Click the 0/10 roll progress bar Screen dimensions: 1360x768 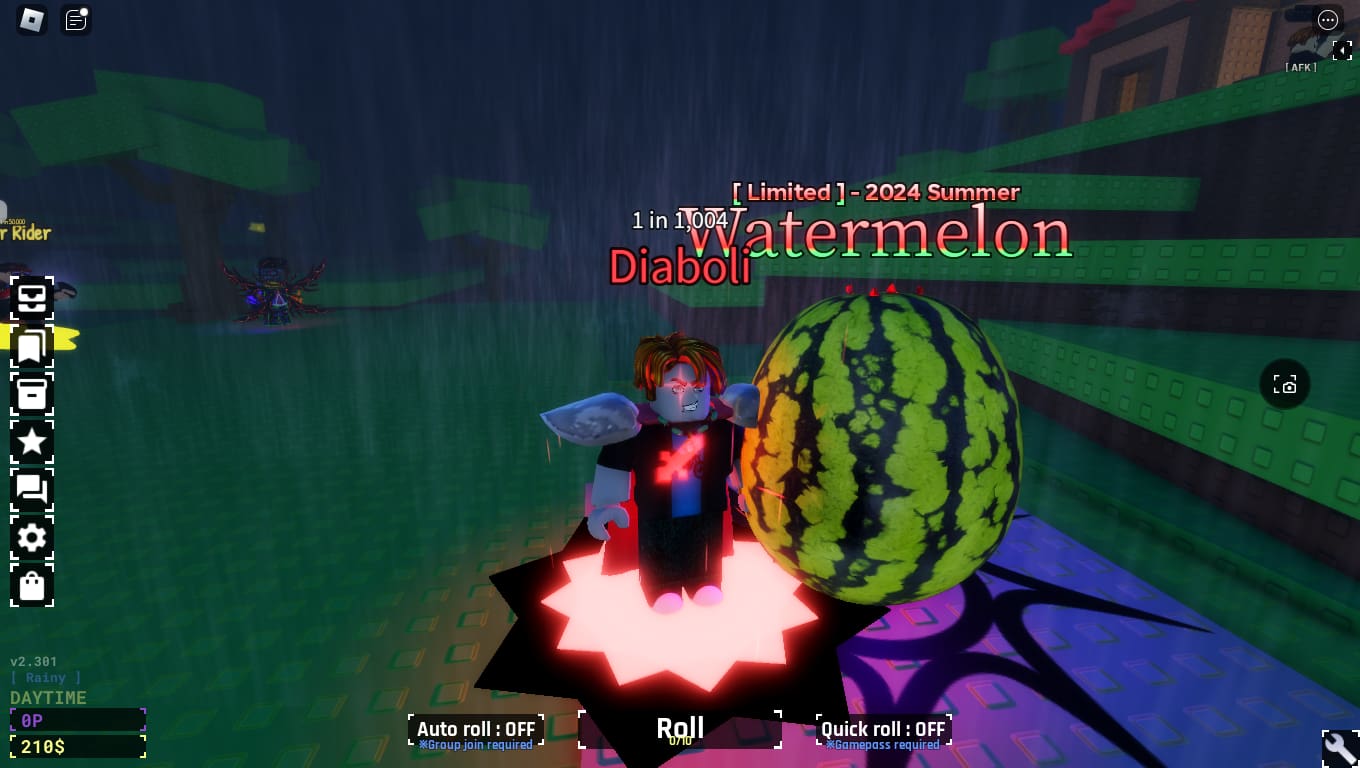coord(680,741)
